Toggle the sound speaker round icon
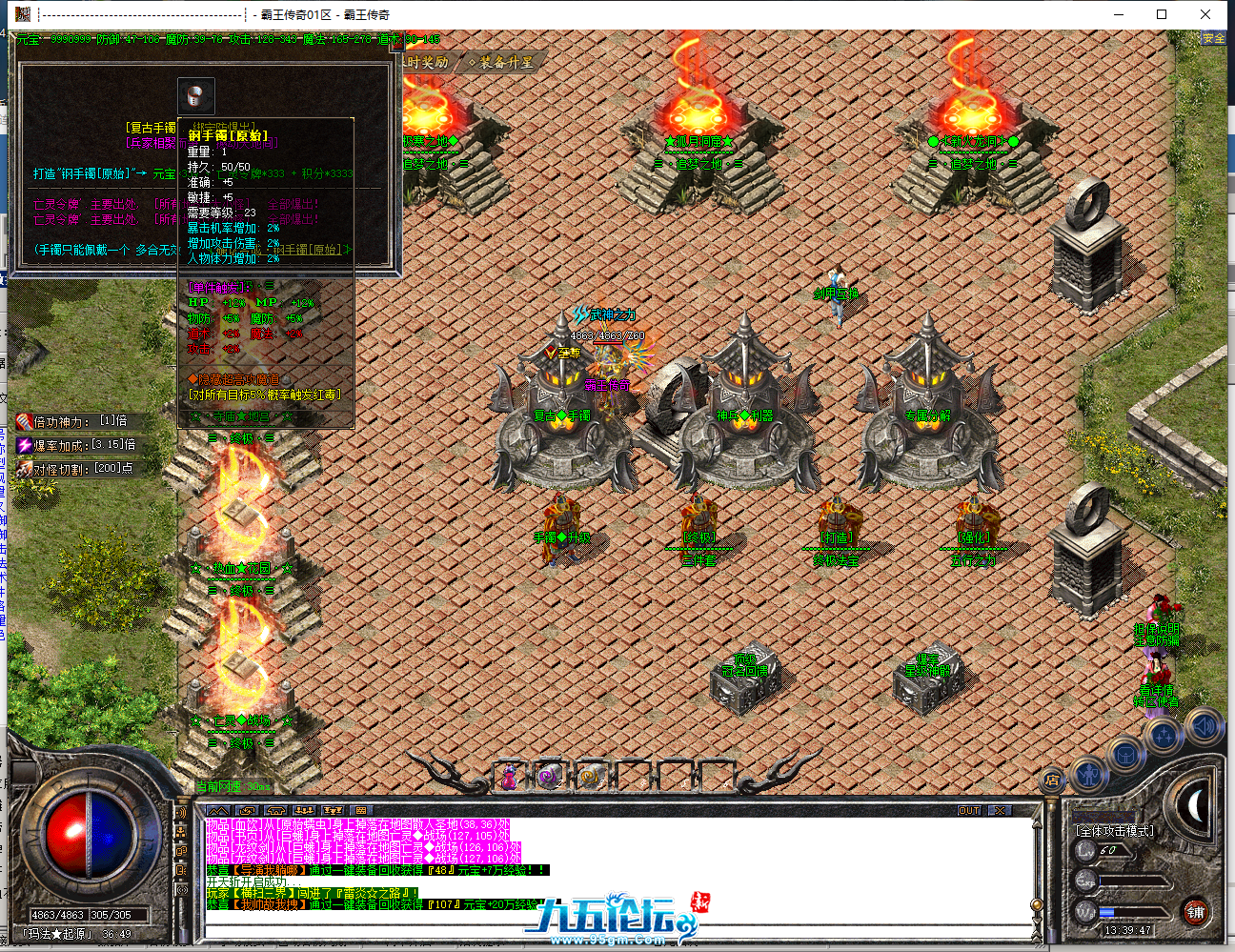 (x=1203, y=726)
